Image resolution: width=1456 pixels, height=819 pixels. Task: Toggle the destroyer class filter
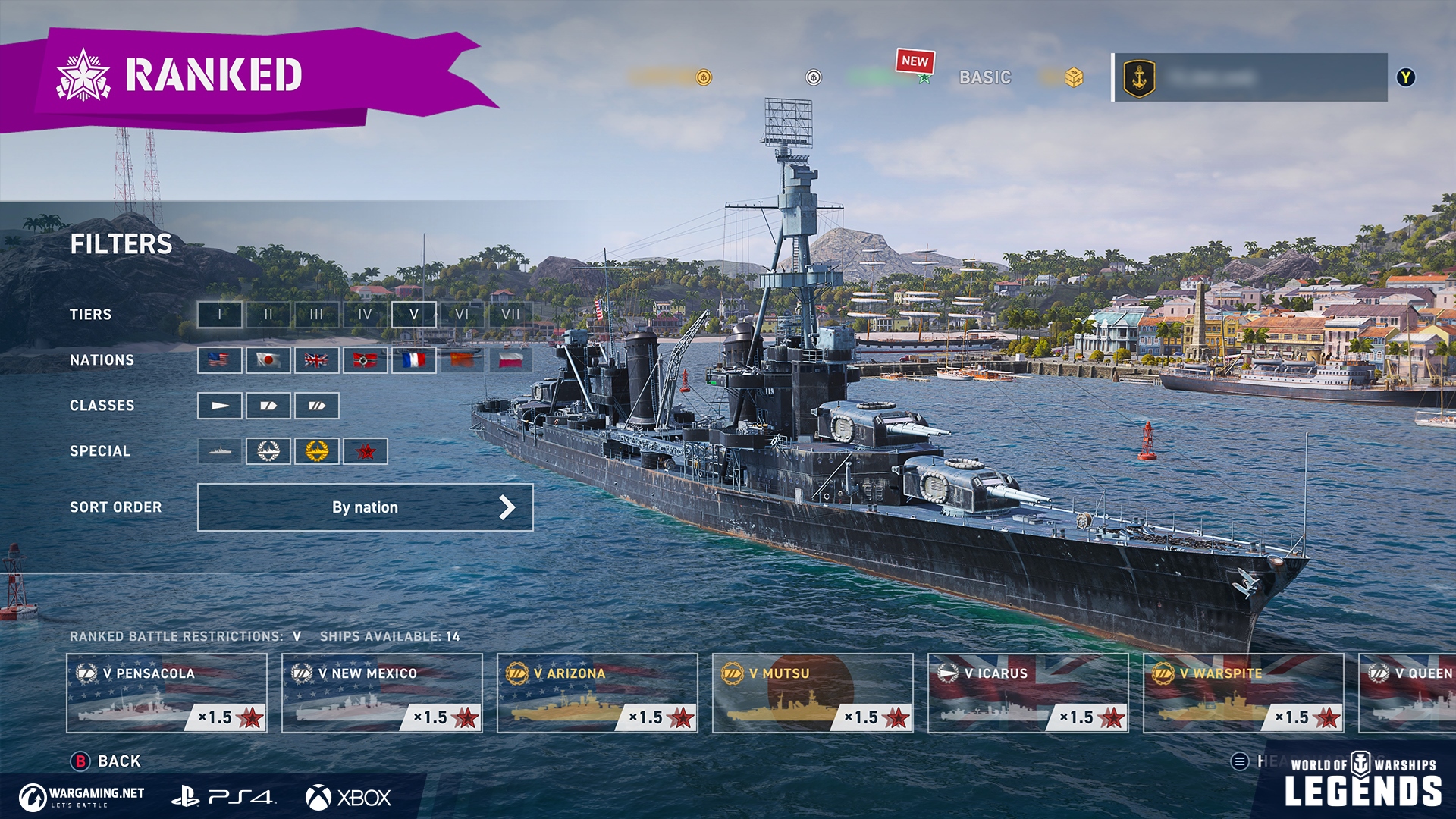coord(220,406)
